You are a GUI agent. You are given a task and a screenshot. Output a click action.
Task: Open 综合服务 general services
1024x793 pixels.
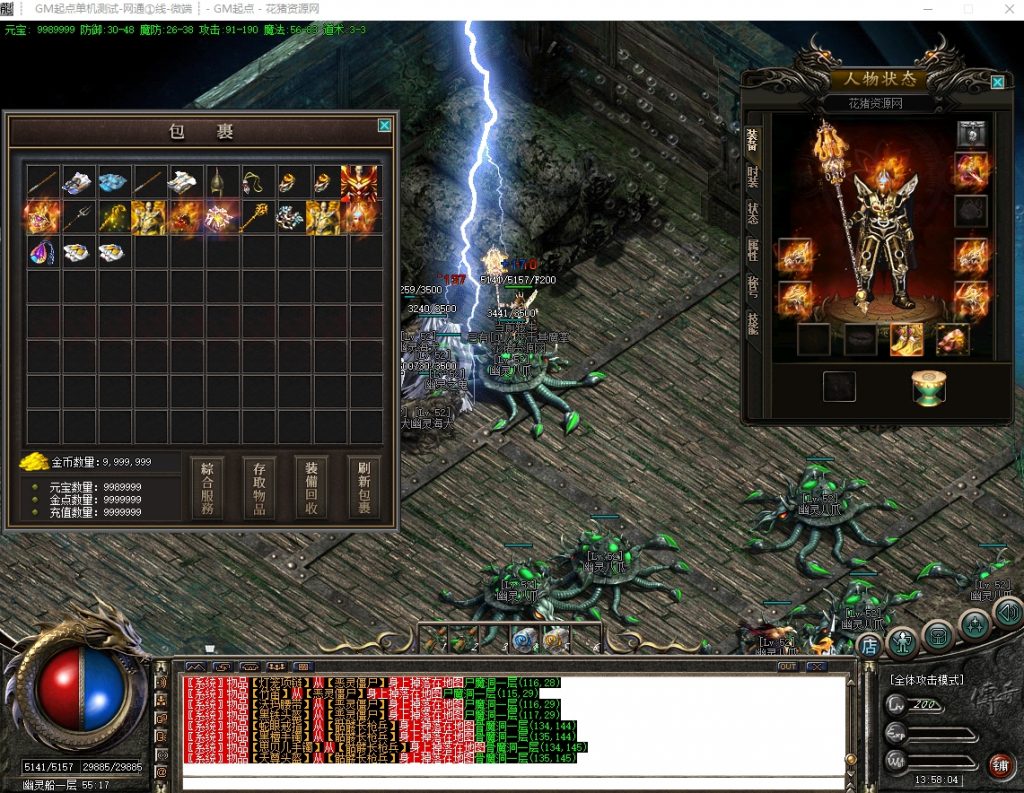(x=207, y=487)
